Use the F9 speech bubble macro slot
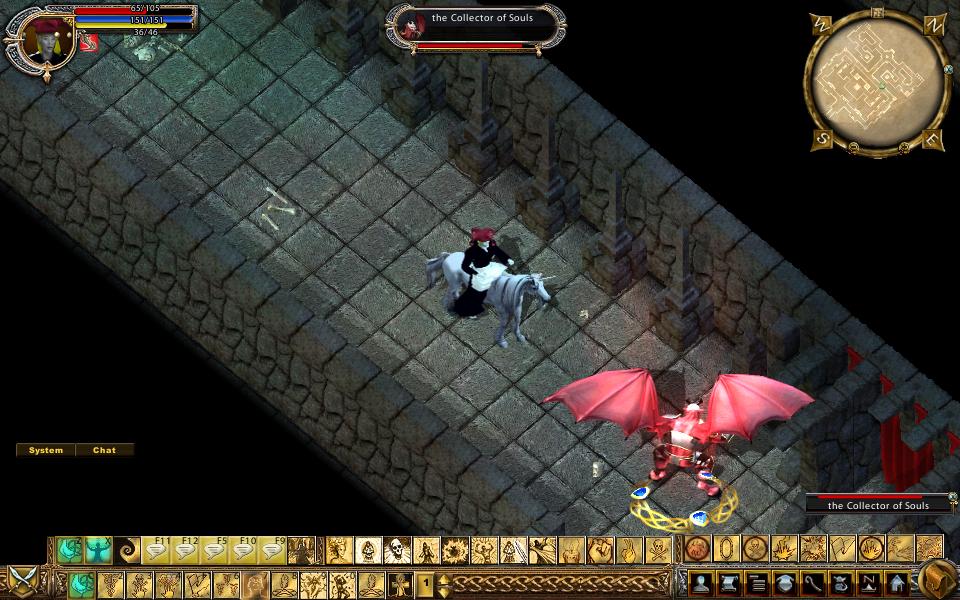Screen dimensions: 960x600 [x=272, y=550]
